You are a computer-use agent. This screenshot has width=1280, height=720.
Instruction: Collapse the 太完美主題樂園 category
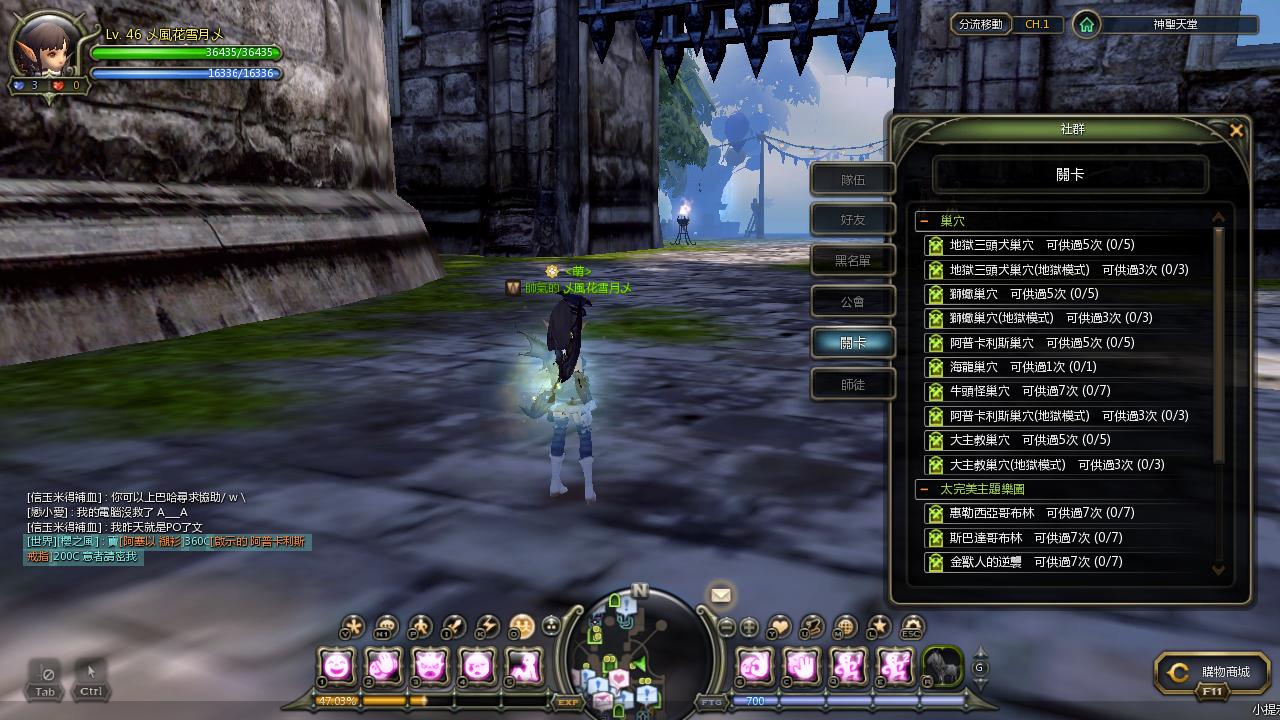point(925,490)
